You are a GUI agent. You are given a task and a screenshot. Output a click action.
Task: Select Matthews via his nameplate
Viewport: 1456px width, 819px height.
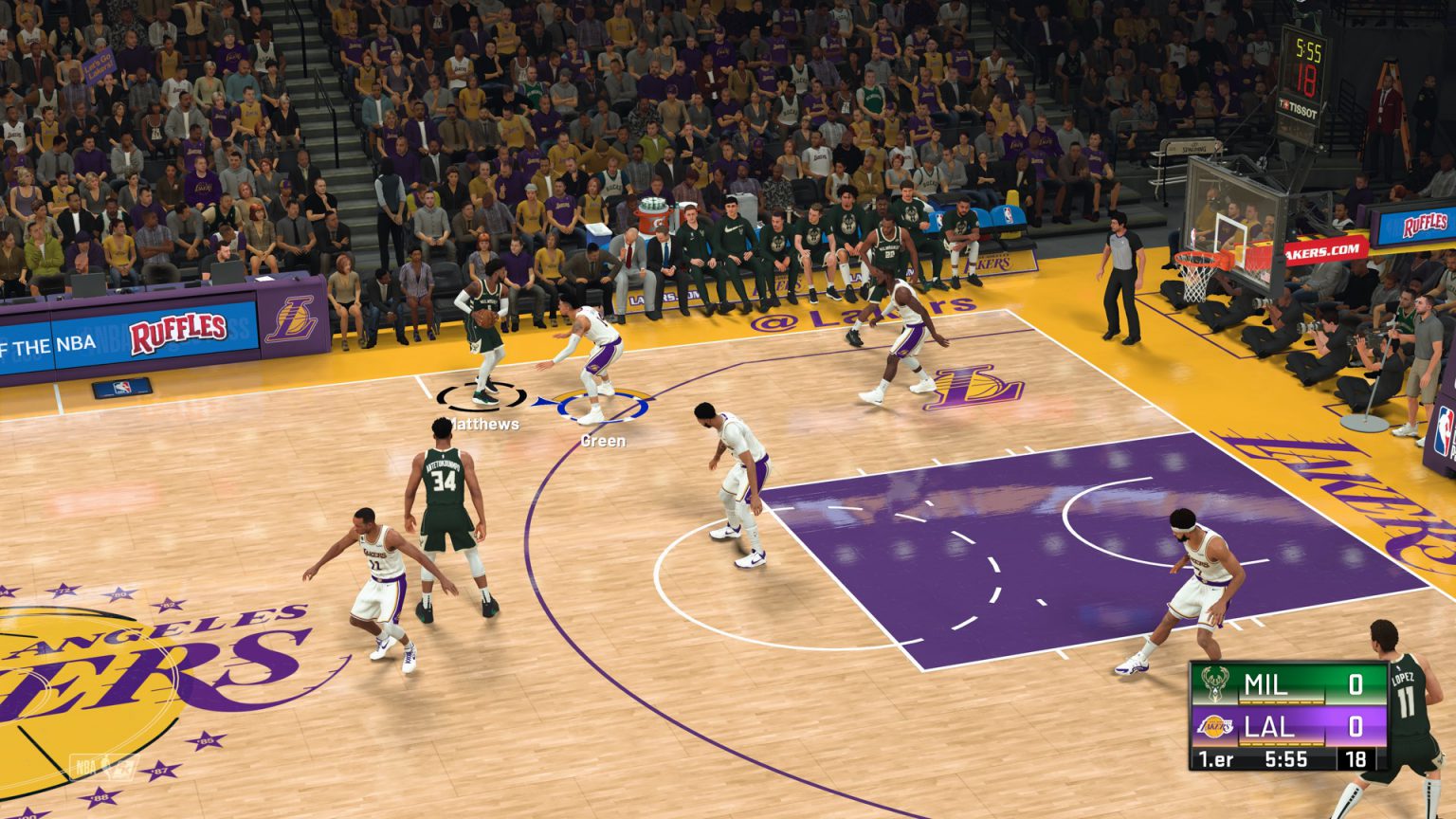[x=484, y=426]
